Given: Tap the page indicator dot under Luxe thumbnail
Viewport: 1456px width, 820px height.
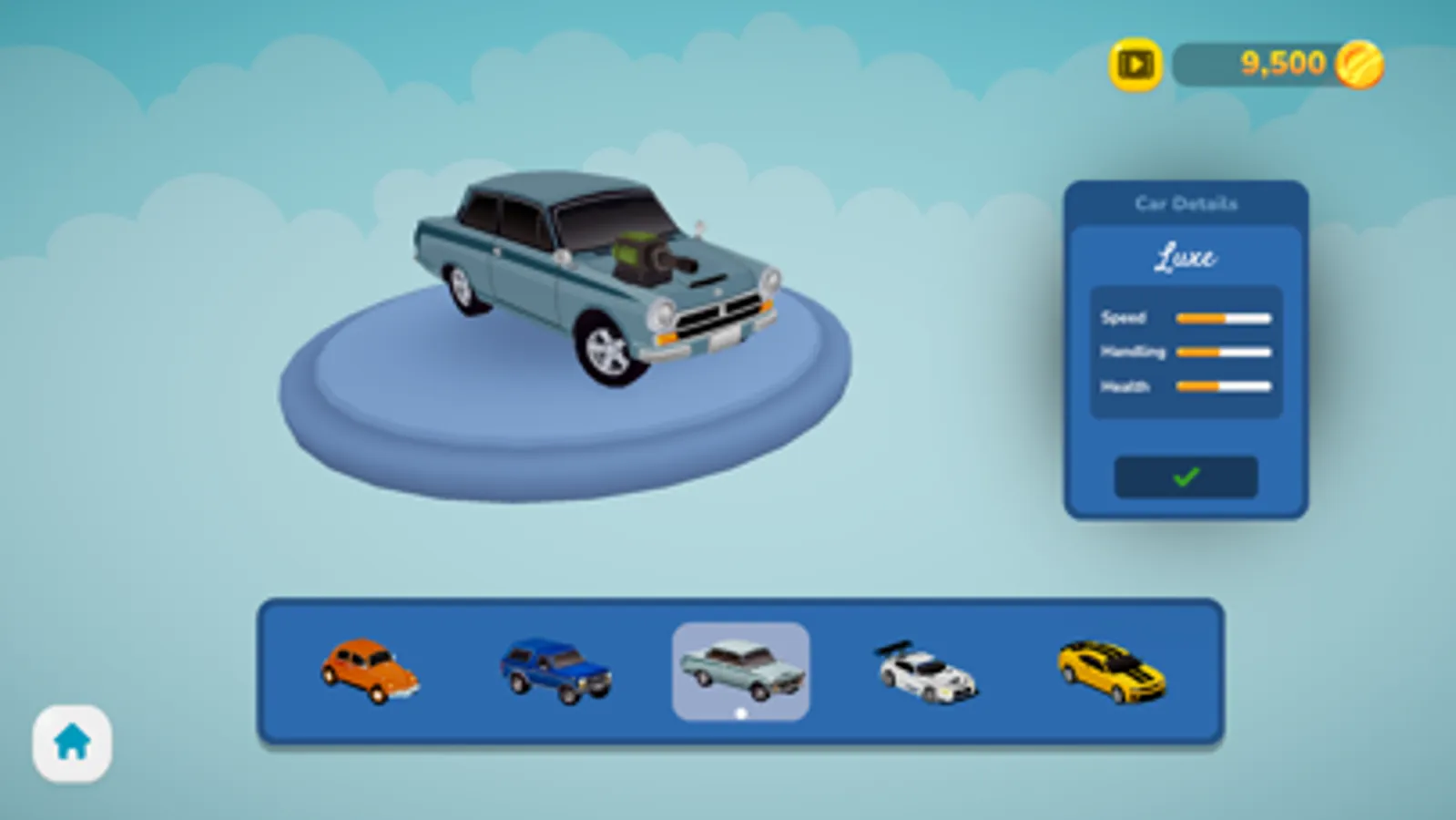Looking at the screenshot, I should click(739, 712).
